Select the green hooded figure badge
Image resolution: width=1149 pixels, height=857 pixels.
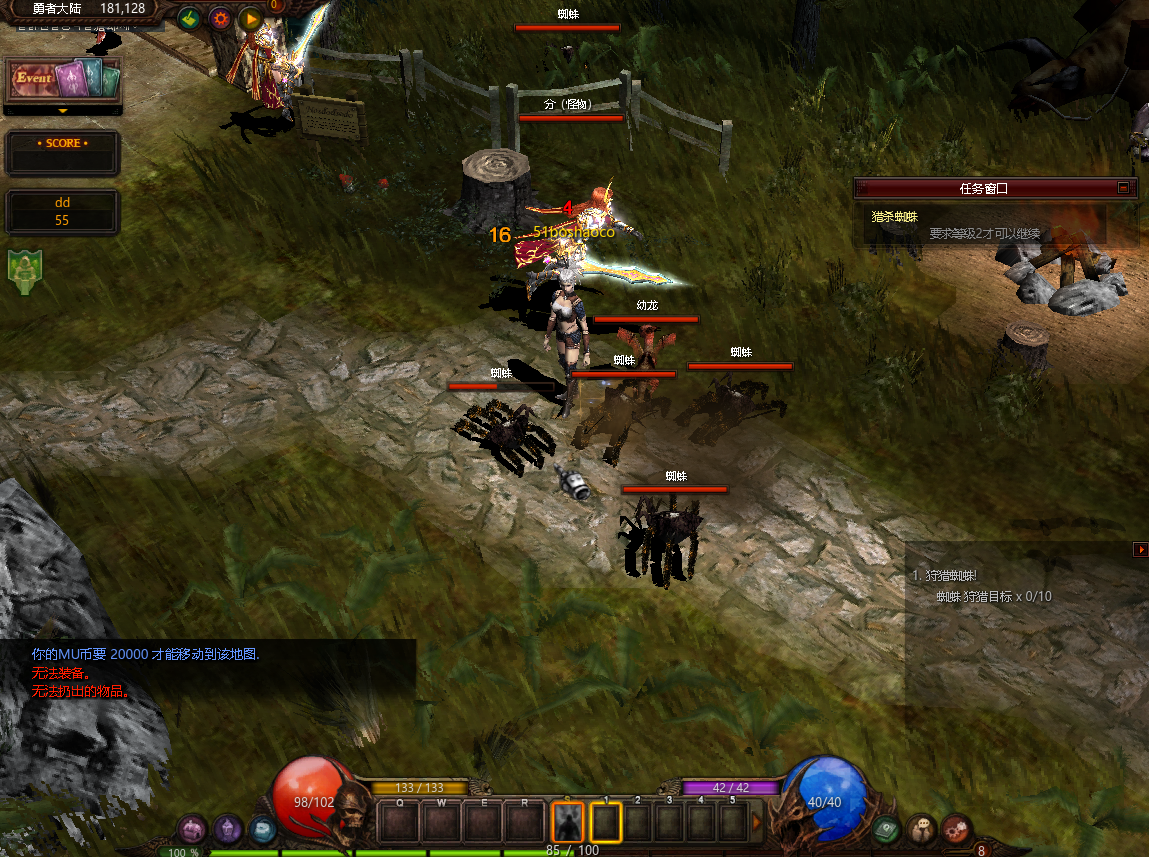24,272
